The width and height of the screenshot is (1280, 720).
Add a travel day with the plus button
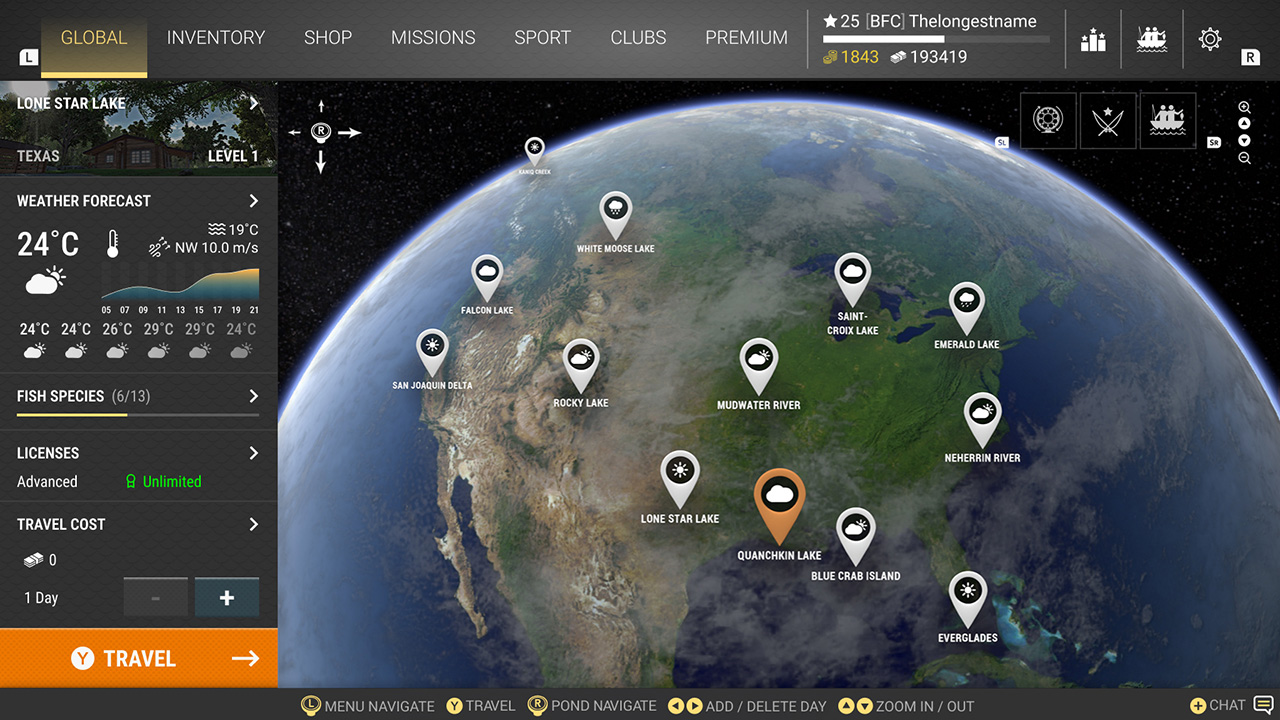pos(227,598)
